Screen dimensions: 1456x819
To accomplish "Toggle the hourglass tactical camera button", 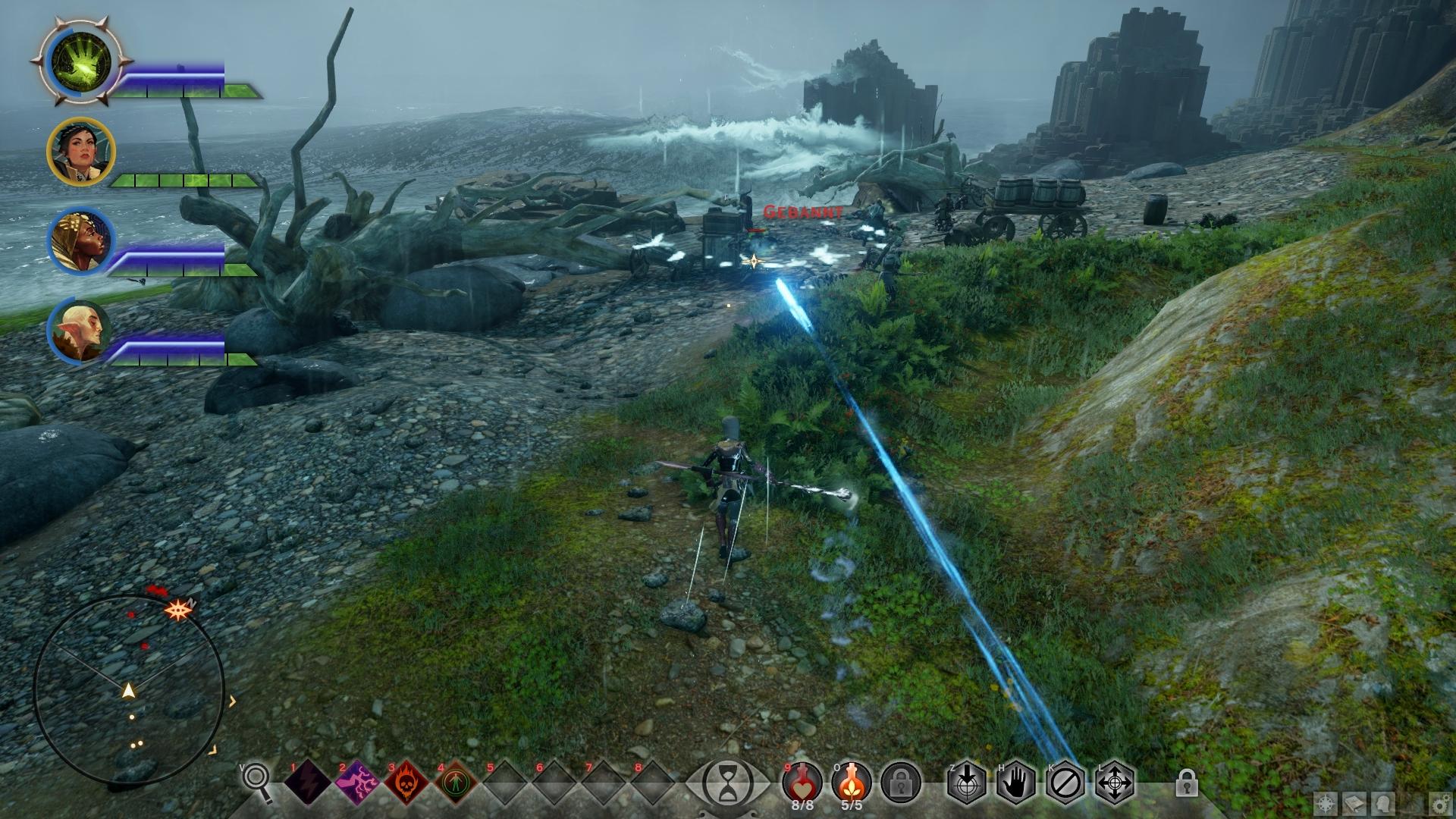I will [x=727, y=783].
